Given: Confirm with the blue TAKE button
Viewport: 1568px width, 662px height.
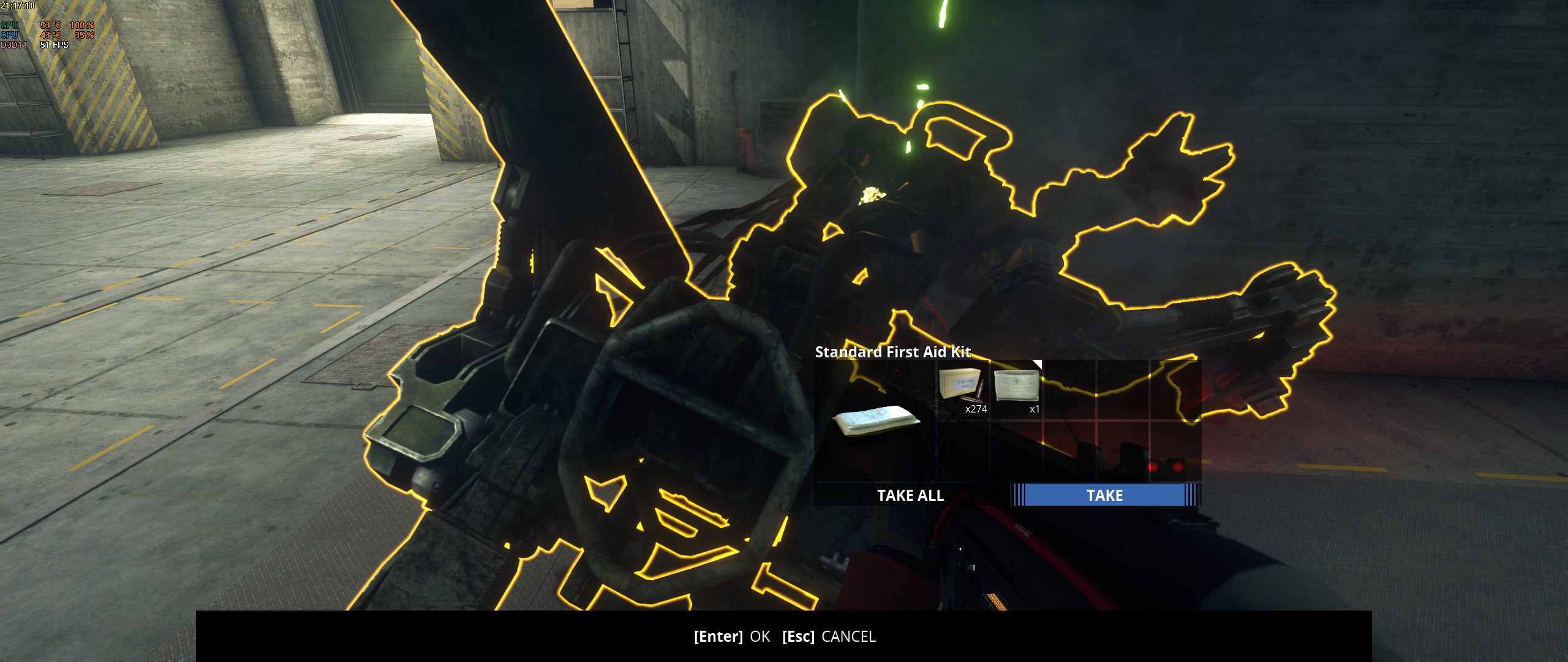Looking at the screenshot, I should [1104, 495].
